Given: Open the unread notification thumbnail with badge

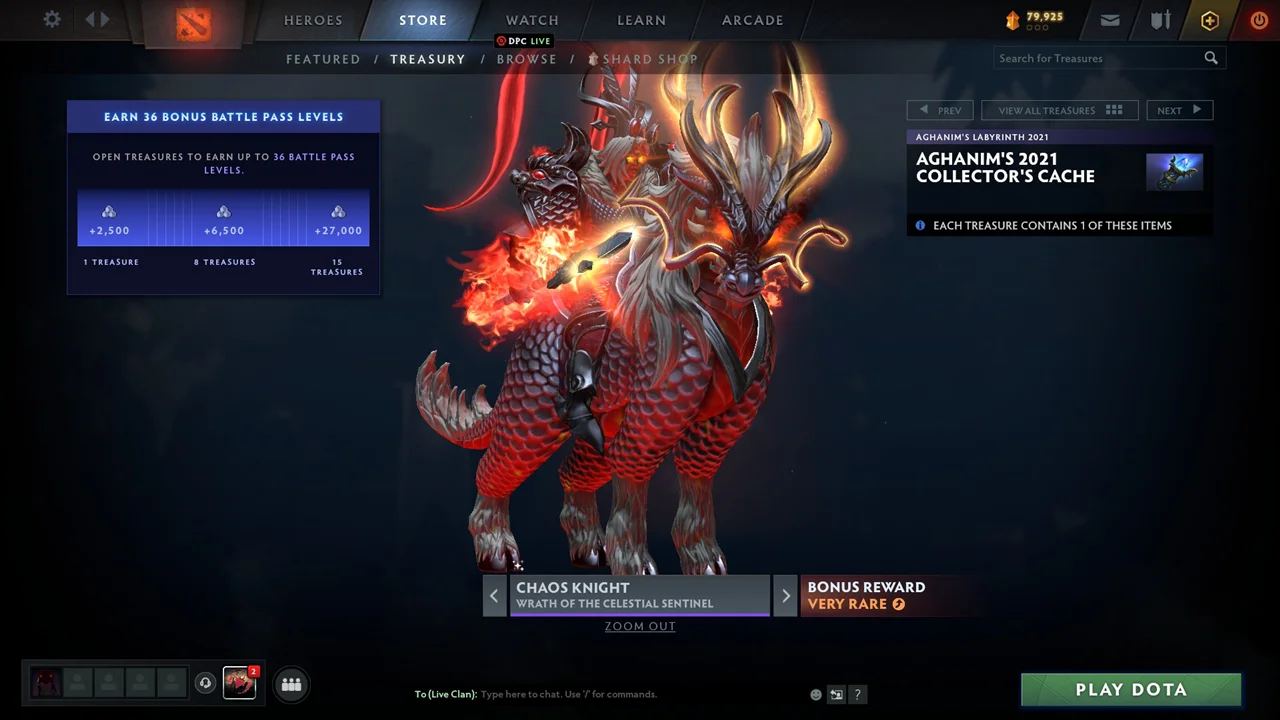Looking at the screenshot, I should [x=239, y=683].
